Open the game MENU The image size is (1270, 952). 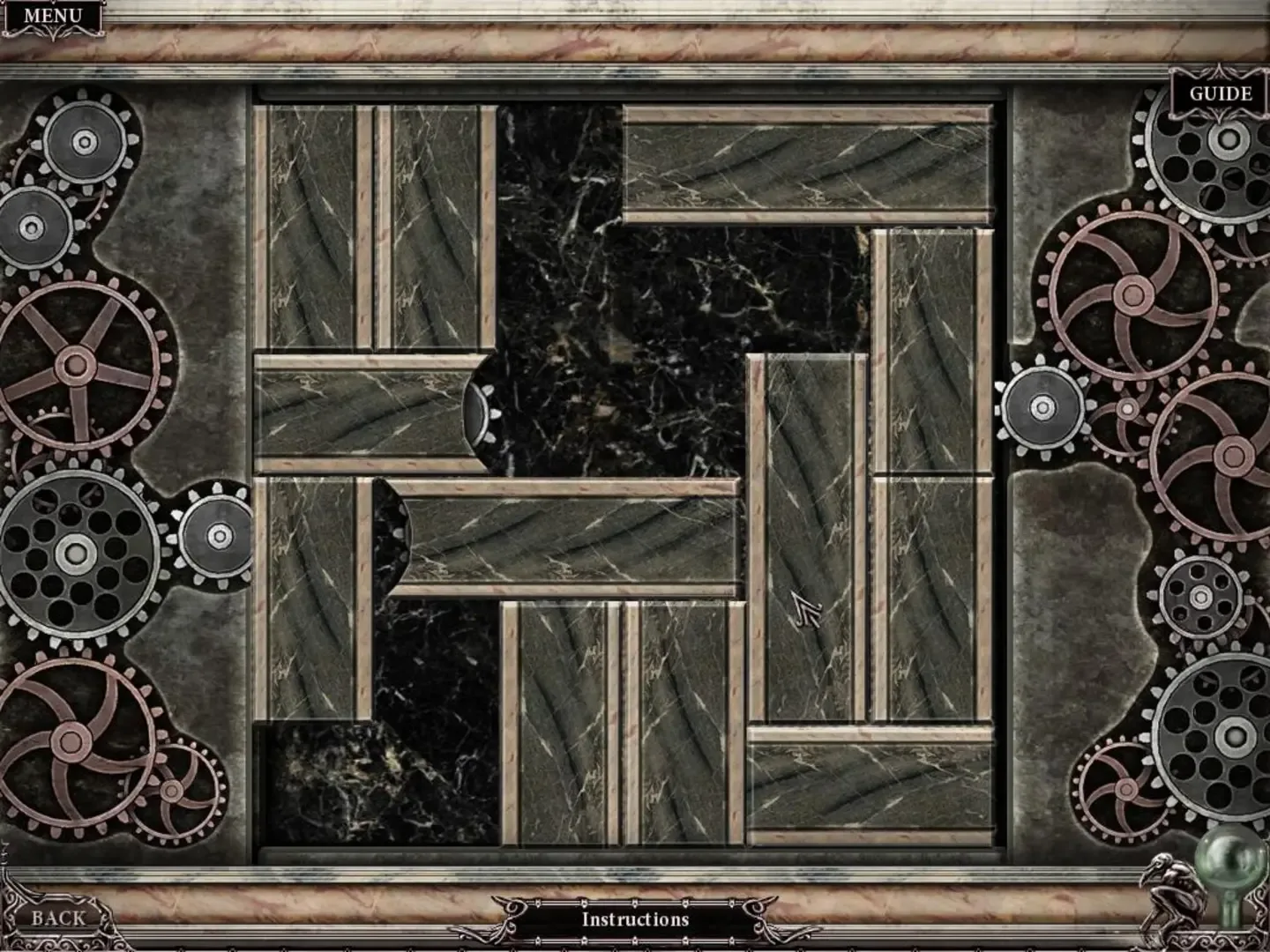point(53,15)
